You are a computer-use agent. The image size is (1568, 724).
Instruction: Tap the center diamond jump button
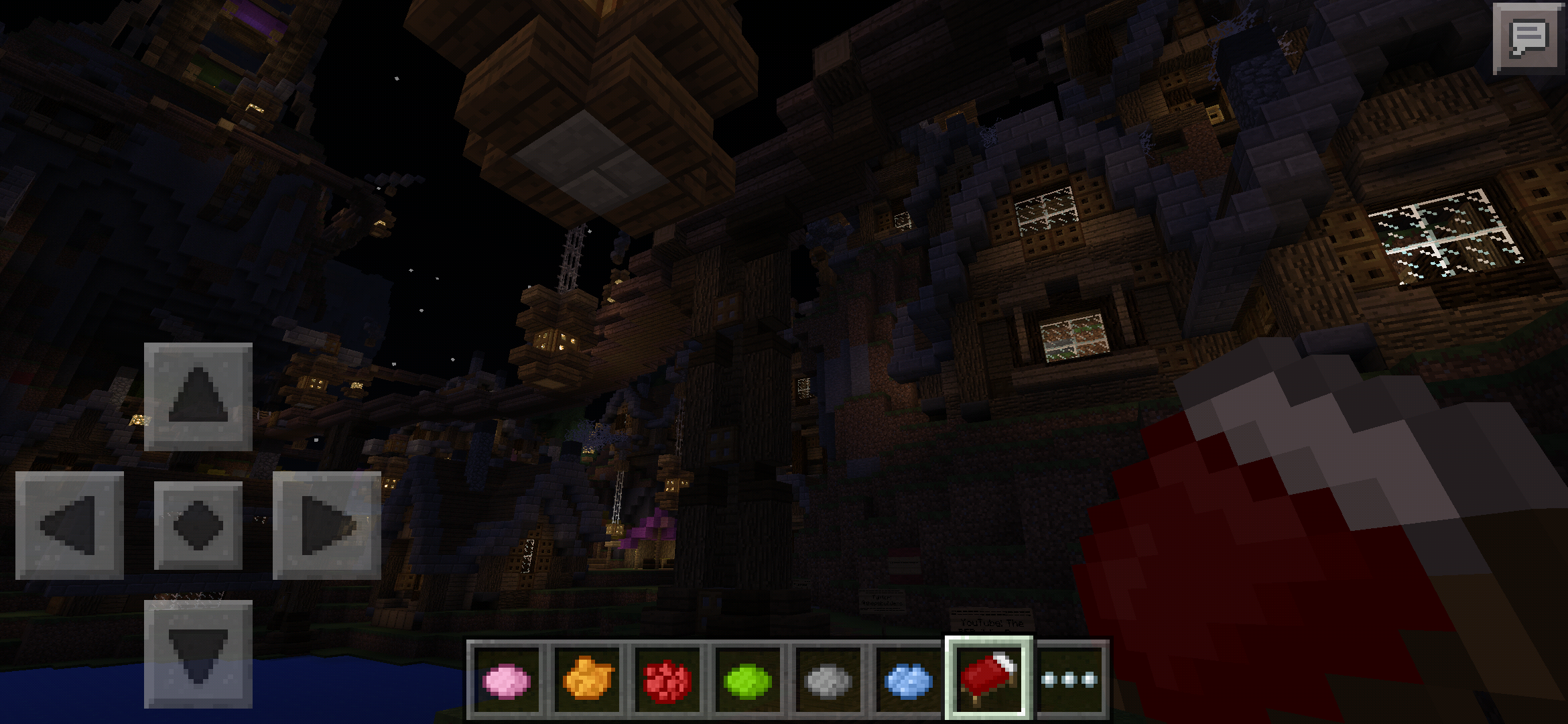point(198,525)
